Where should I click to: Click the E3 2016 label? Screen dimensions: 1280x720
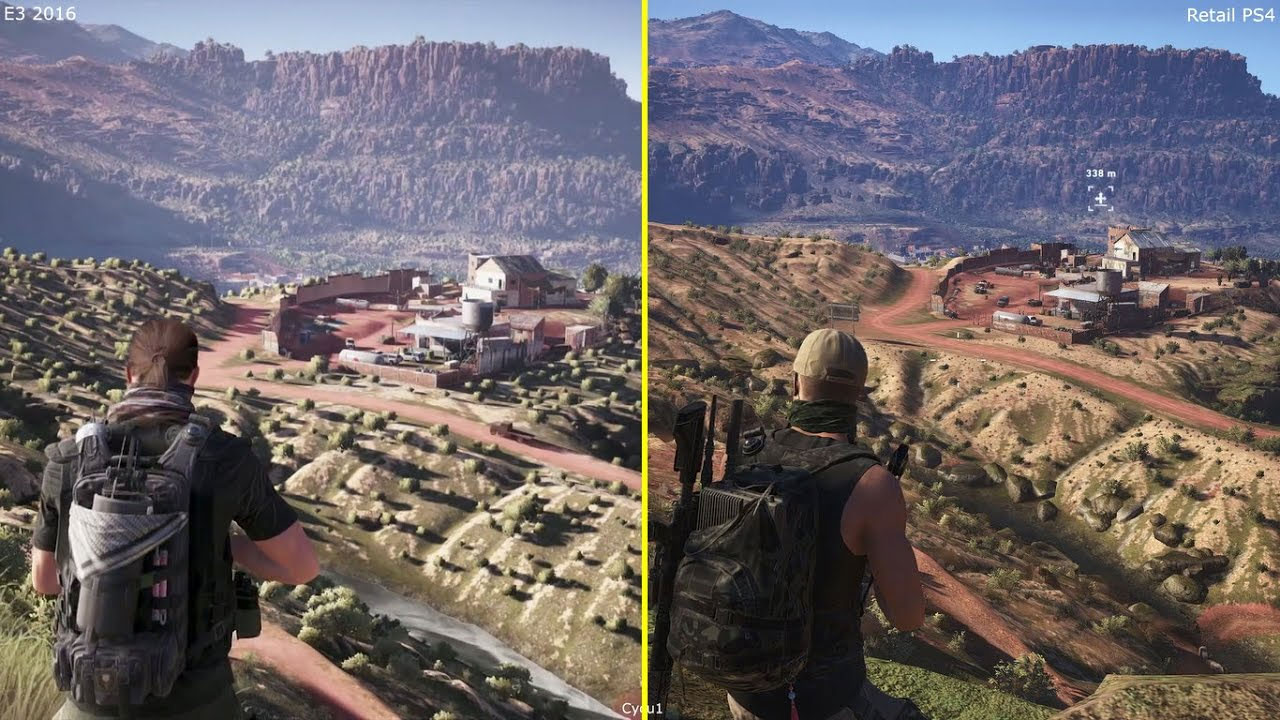(38, 14)
